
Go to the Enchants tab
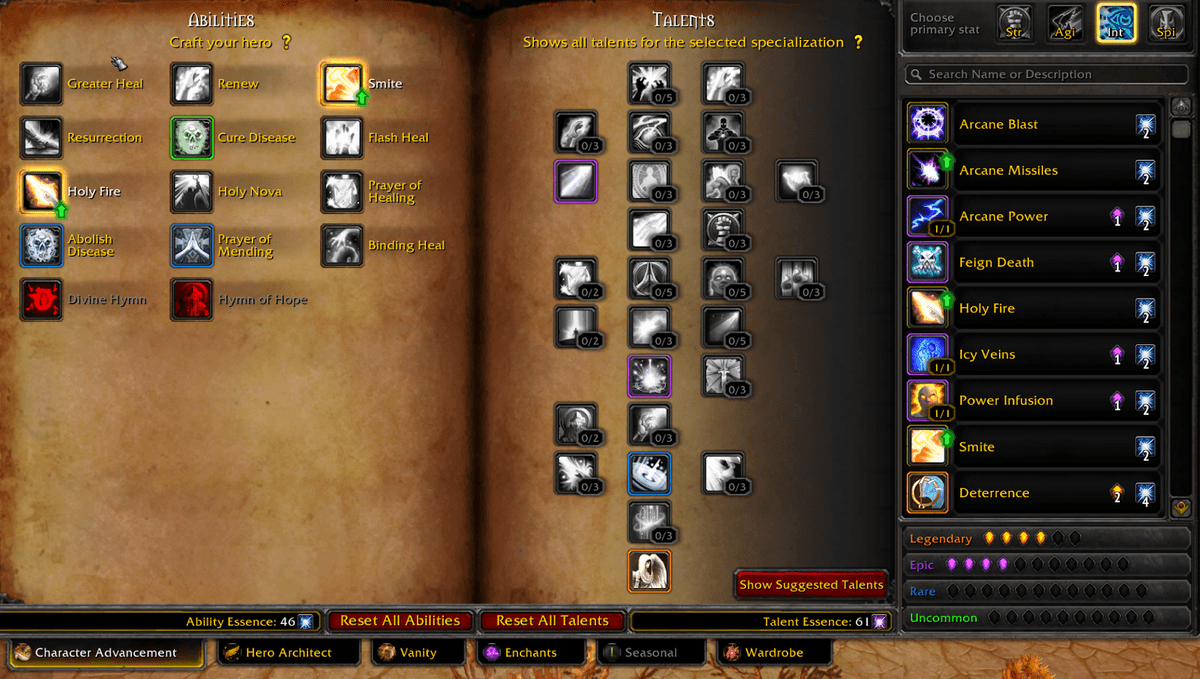(x=531, y=653)
